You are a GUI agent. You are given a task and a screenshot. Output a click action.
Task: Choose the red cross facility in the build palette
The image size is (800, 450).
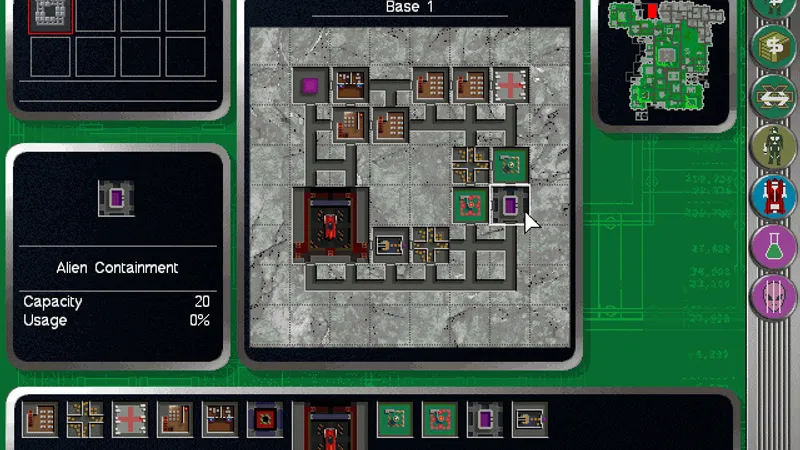pyautogui.click(x=130, y=420)
